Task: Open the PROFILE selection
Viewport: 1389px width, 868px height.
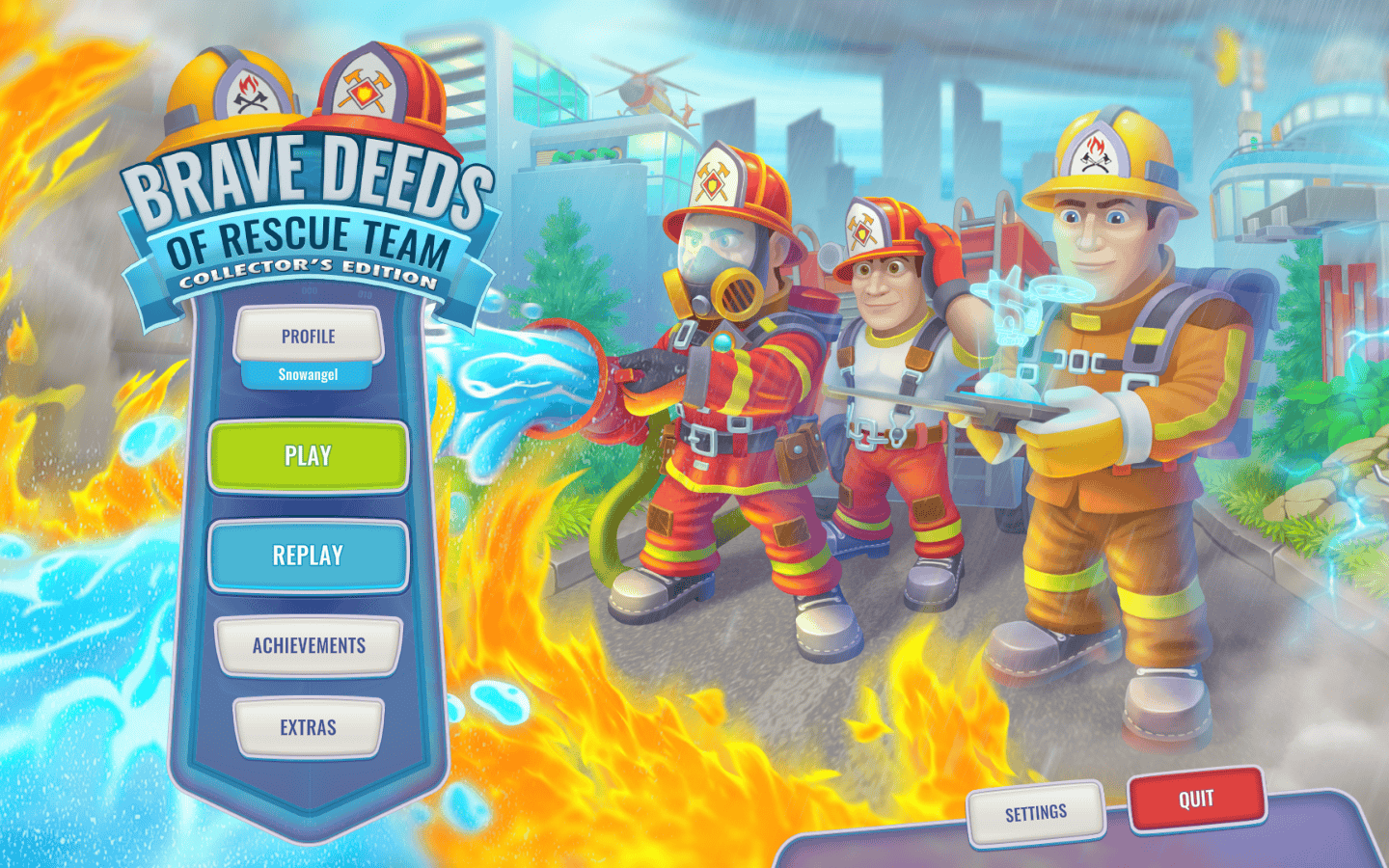Action: 307,337
